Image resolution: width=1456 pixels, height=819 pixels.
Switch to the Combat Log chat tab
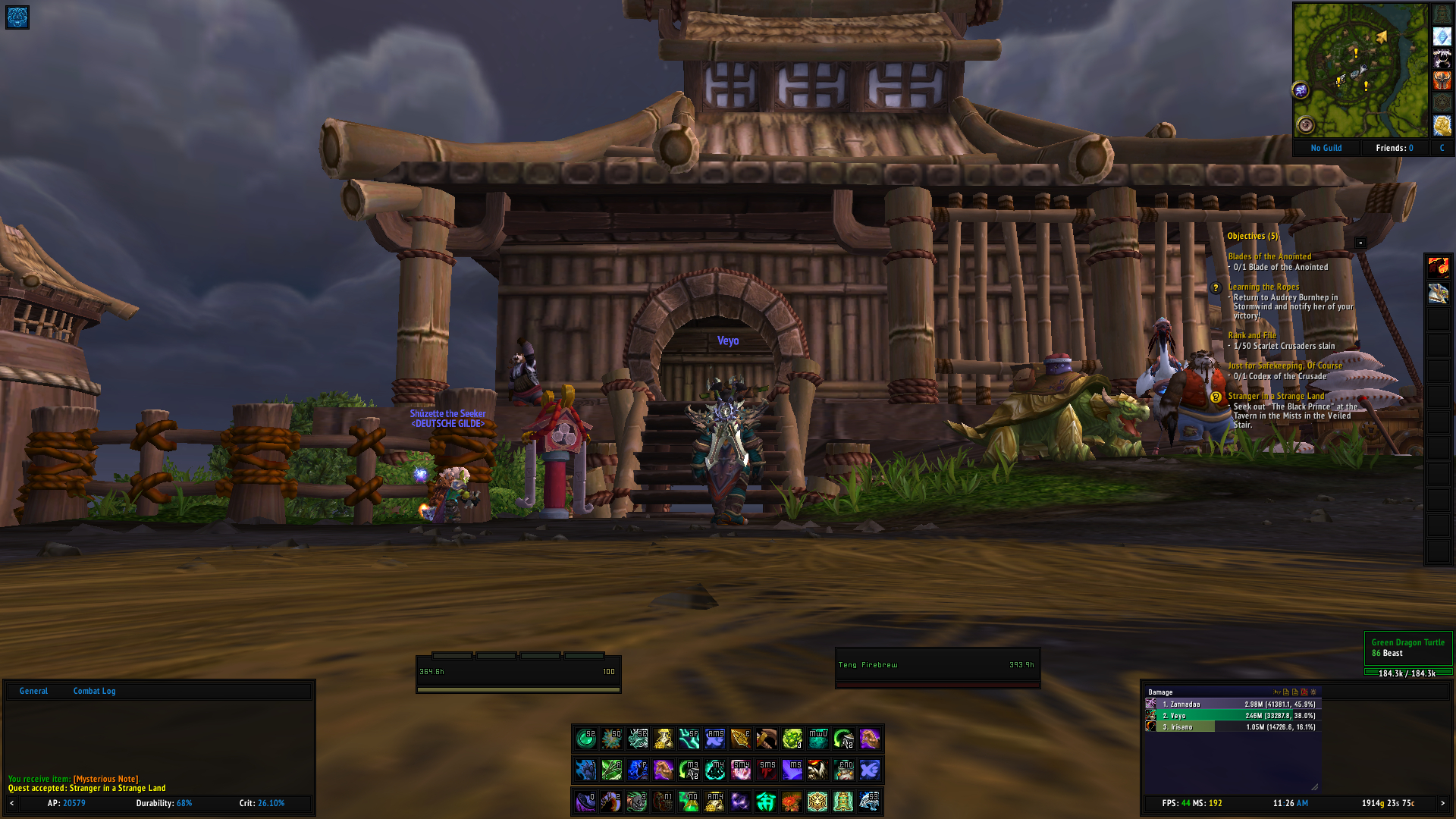pos(94,691)
